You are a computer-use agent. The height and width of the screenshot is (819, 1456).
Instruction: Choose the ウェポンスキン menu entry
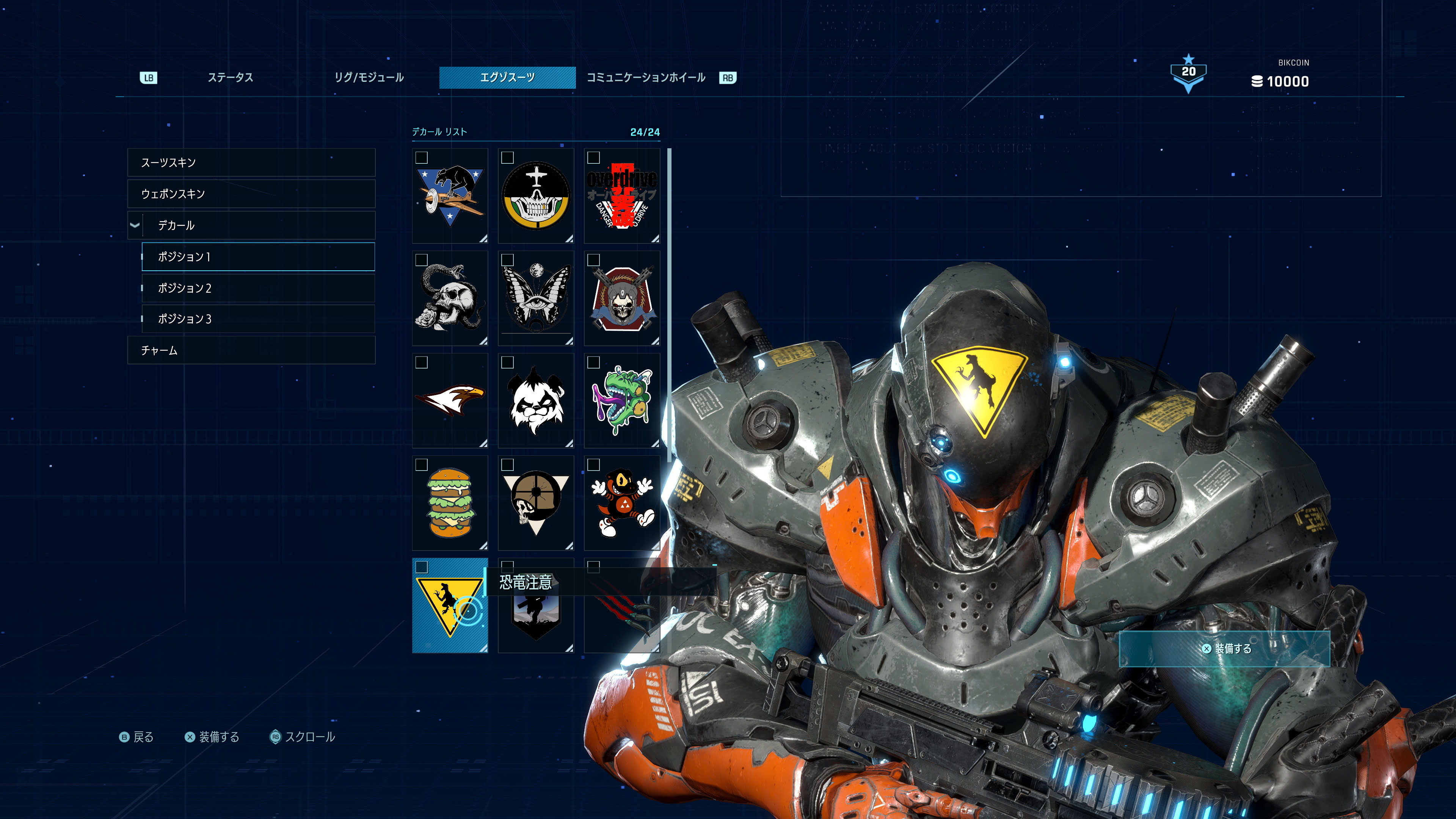tap(251, 194)
